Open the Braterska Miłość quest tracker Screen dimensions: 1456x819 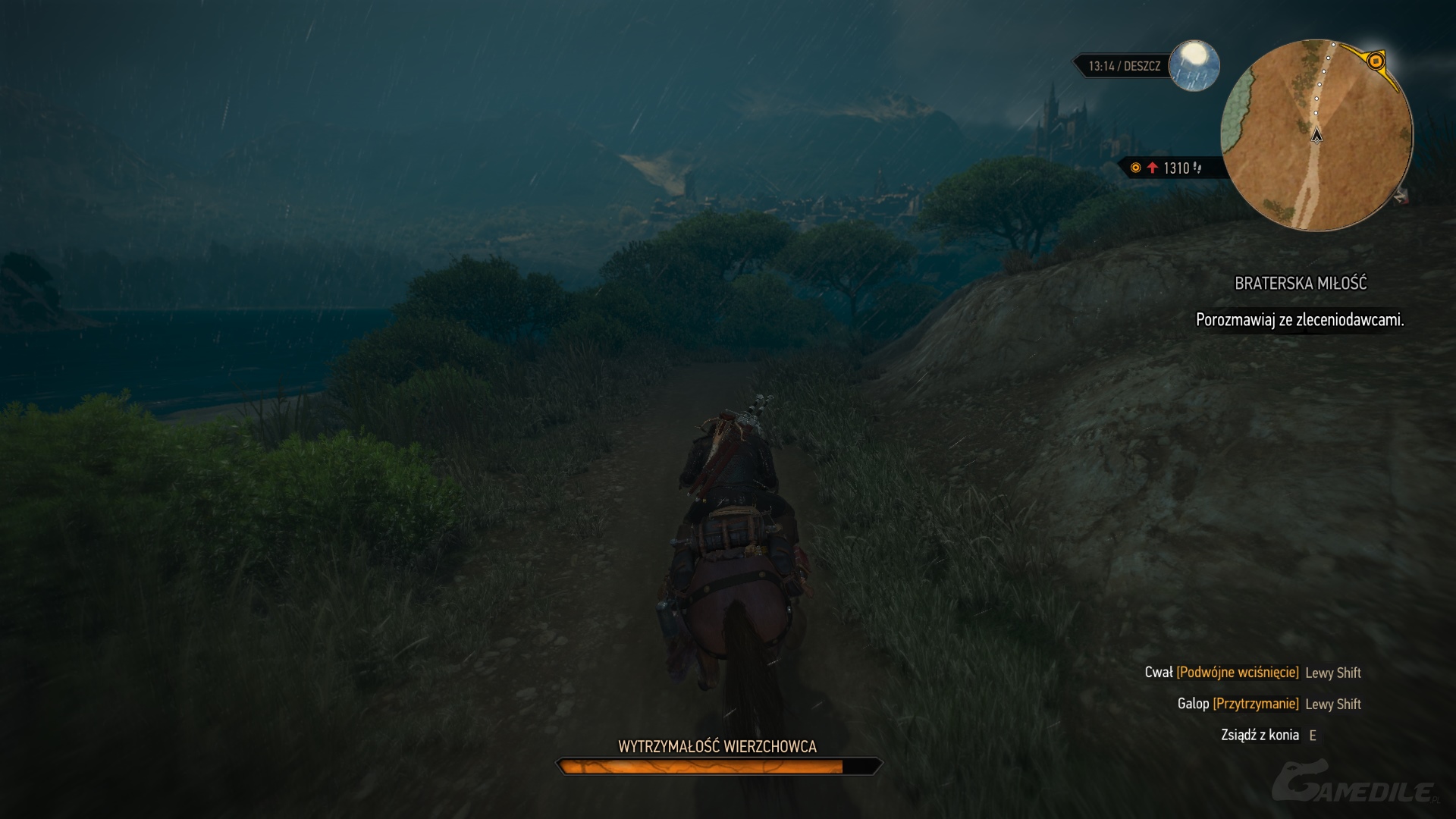[x=1300, y=284]
